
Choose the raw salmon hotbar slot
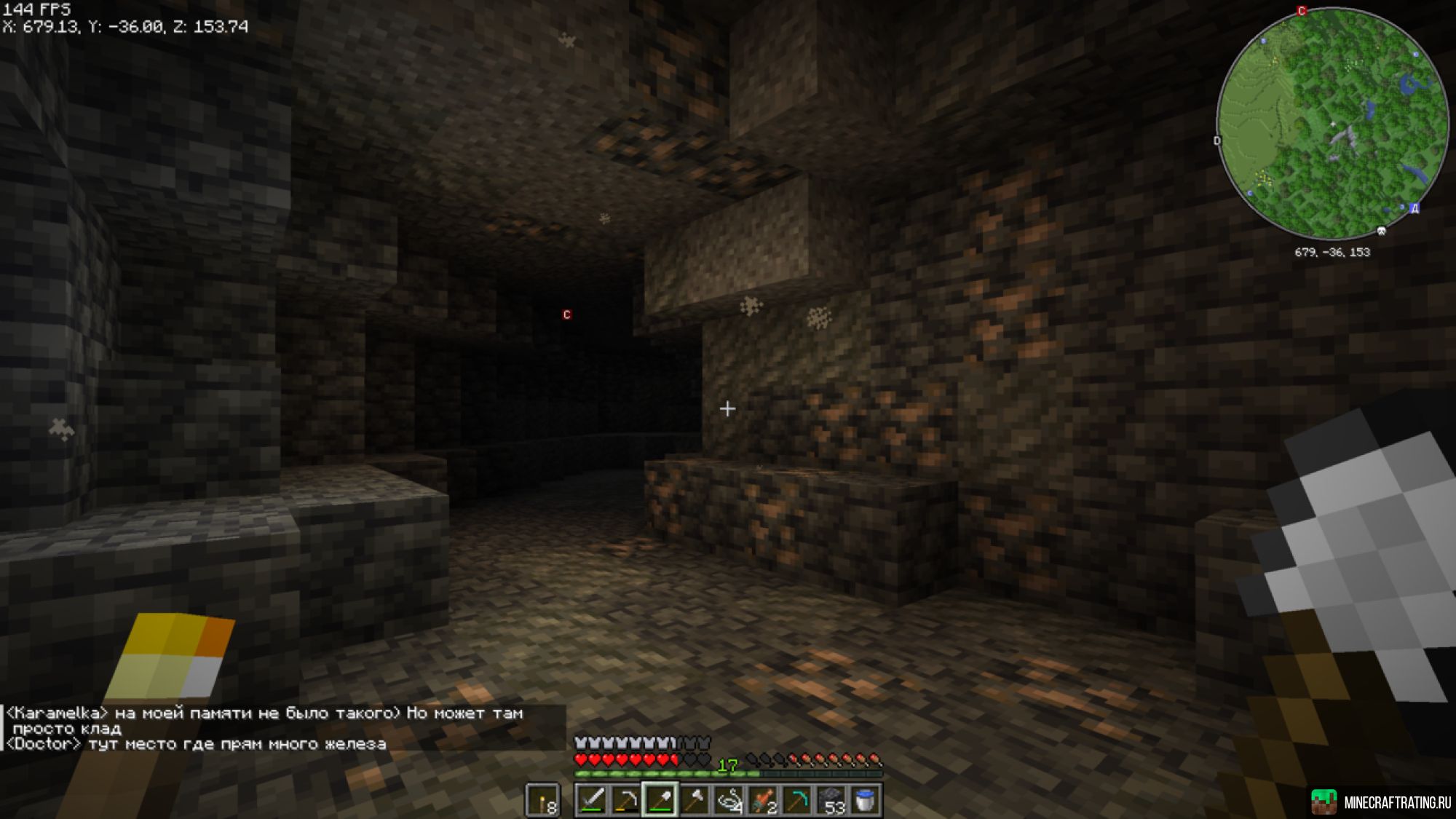click(x=762, y=800)
